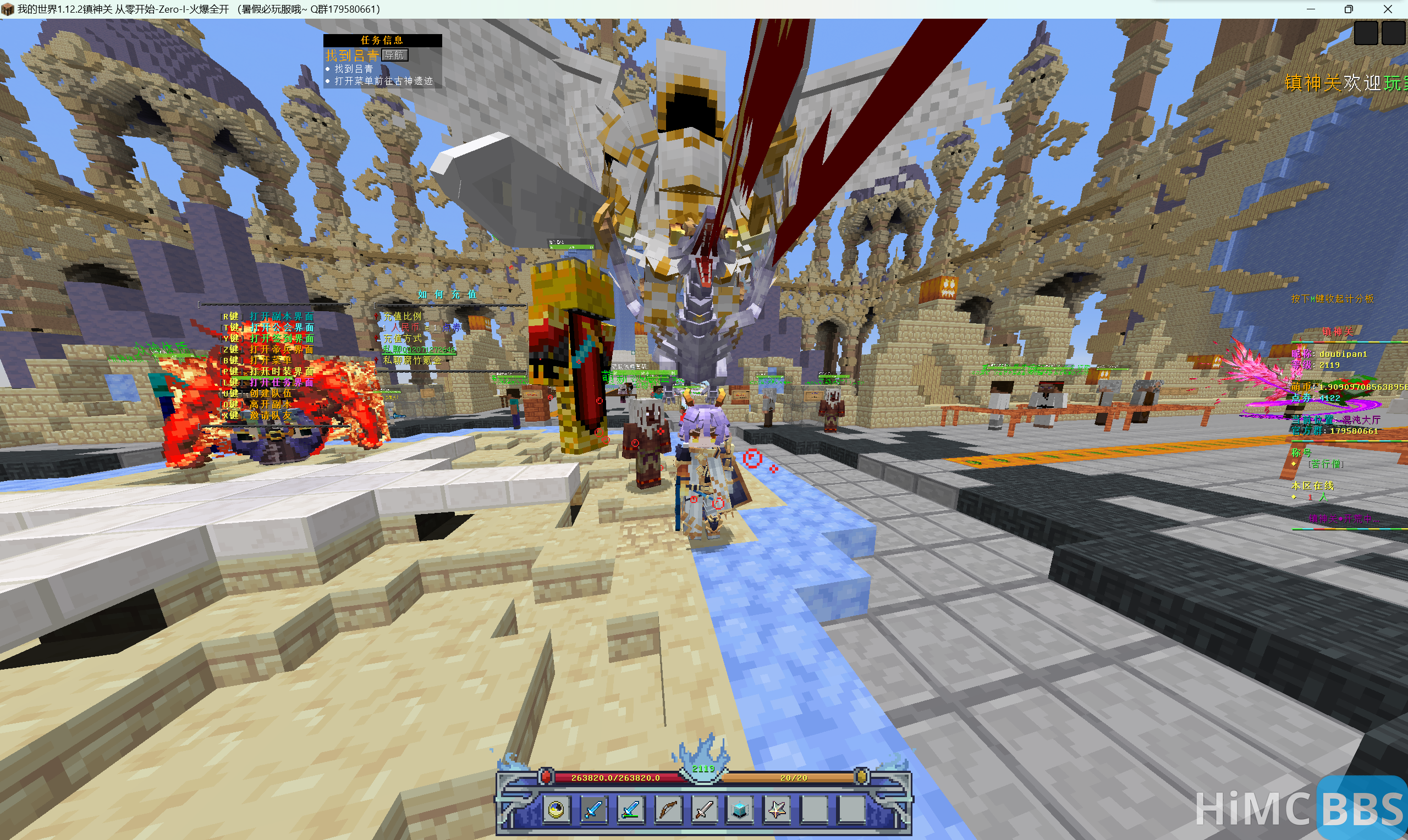Minimize the game window

coord(1311,9)
